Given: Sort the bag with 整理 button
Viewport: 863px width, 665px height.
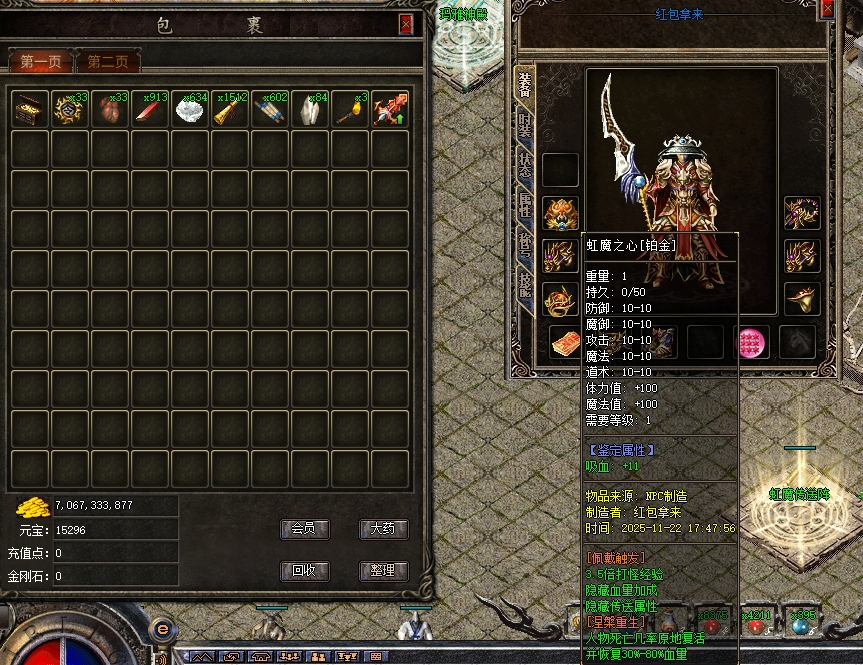Looking at the screenshot, I should click(383, 571).
